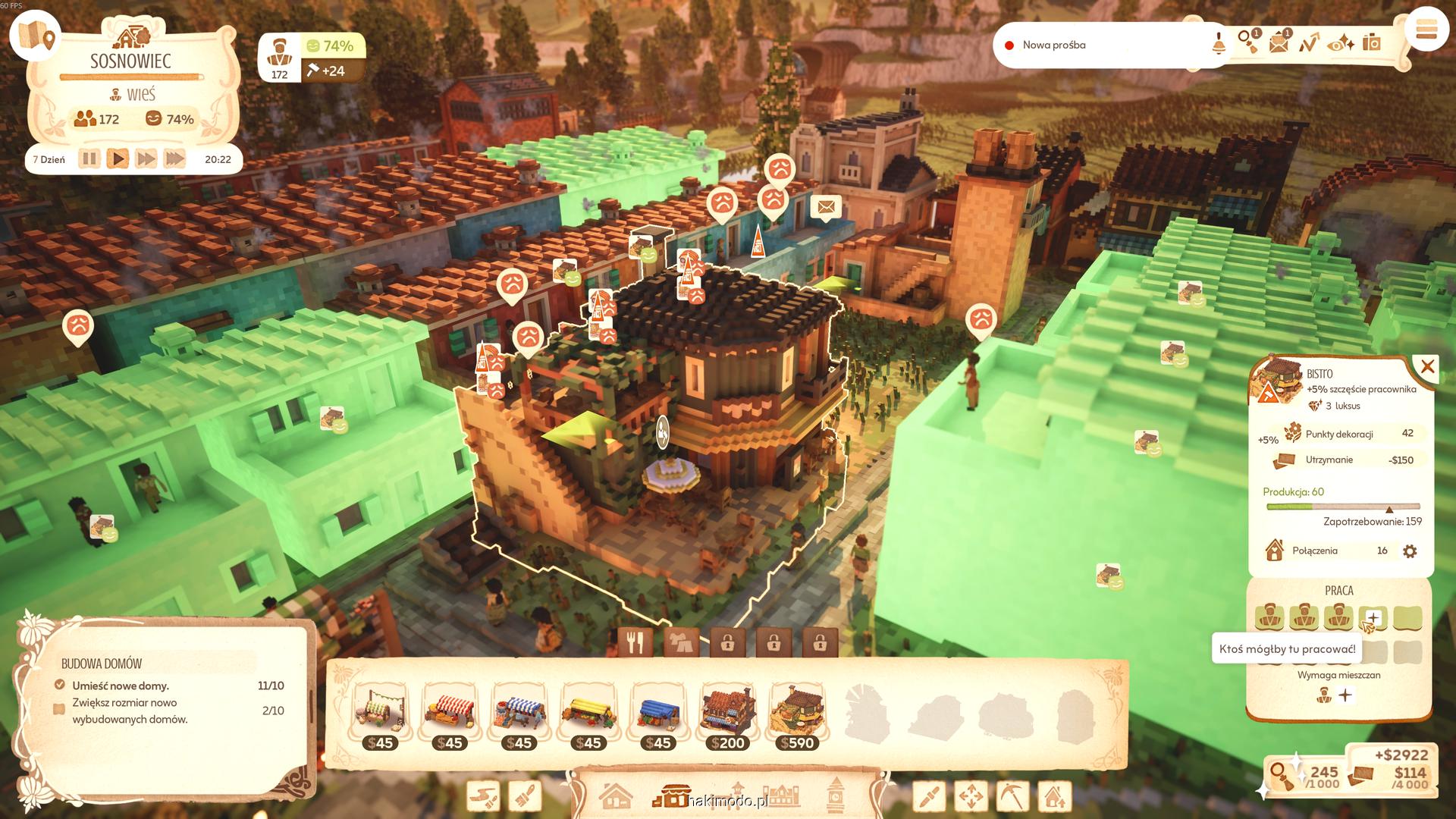This screenshot has height=819, width=1456.
Task: Open the camera photo mode
Action: pyautogui.click(x=1372, y=42)
